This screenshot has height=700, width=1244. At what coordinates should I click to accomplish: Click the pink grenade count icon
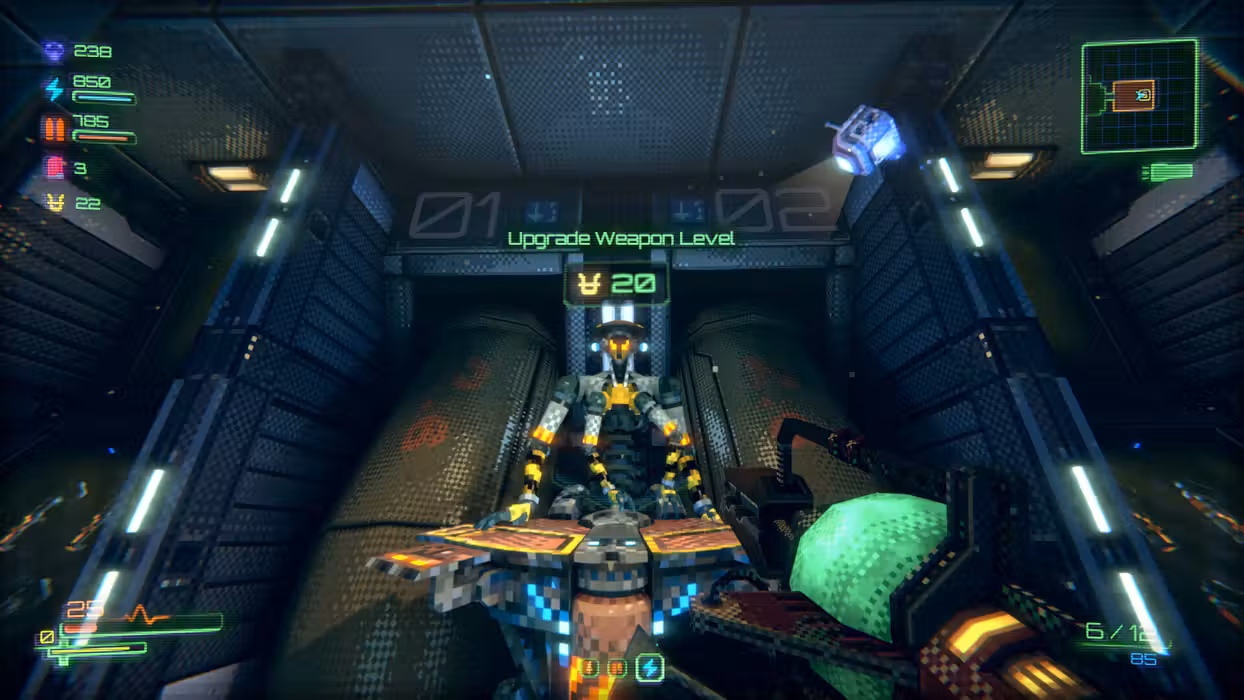click(x=55, y=167)
